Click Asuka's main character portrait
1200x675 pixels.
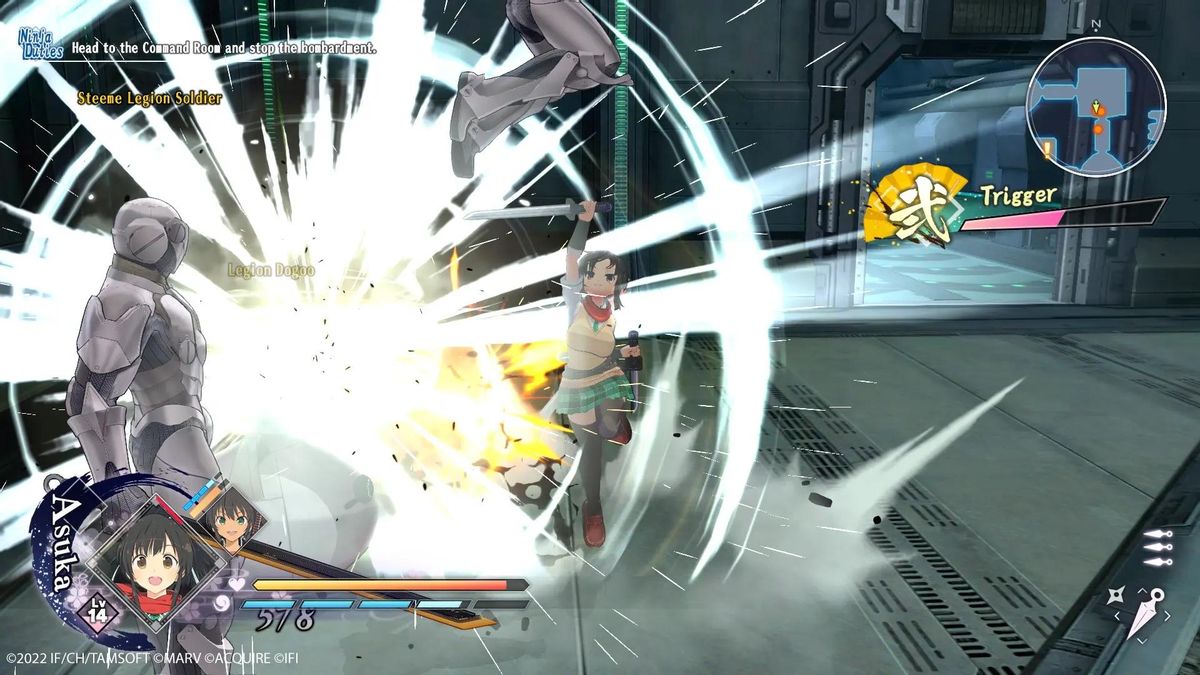148,559
